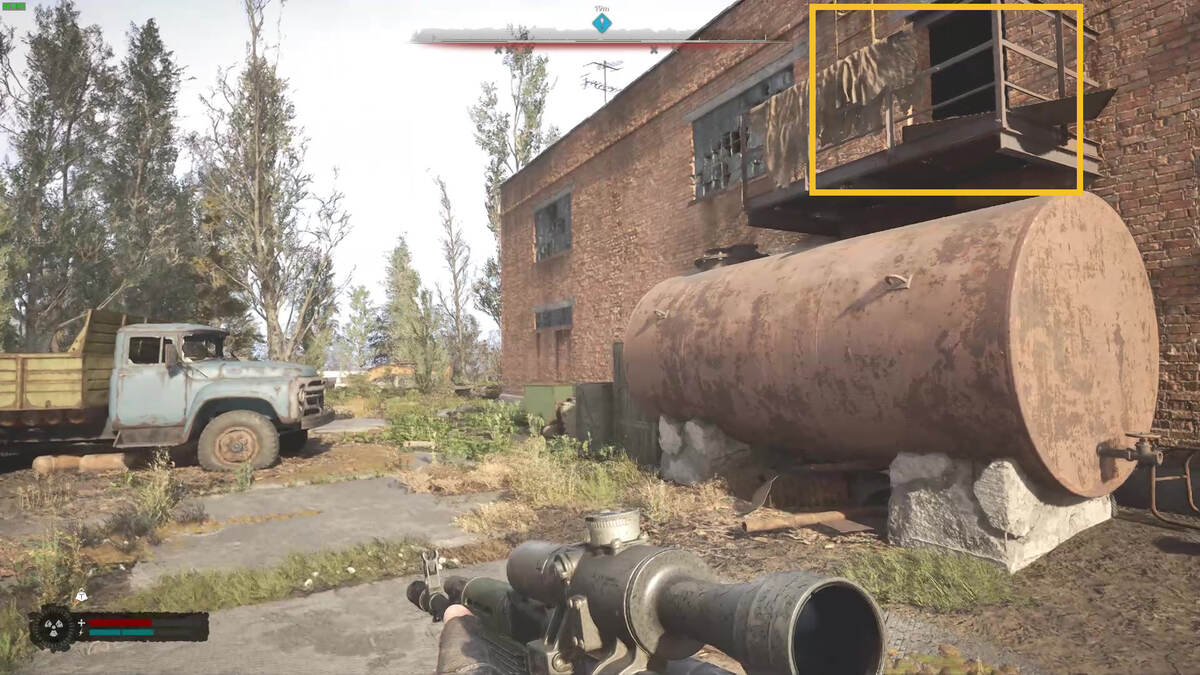Click the small weight bag icon
The height and width of the screenshot is (675, 1200).
point(81,596)
